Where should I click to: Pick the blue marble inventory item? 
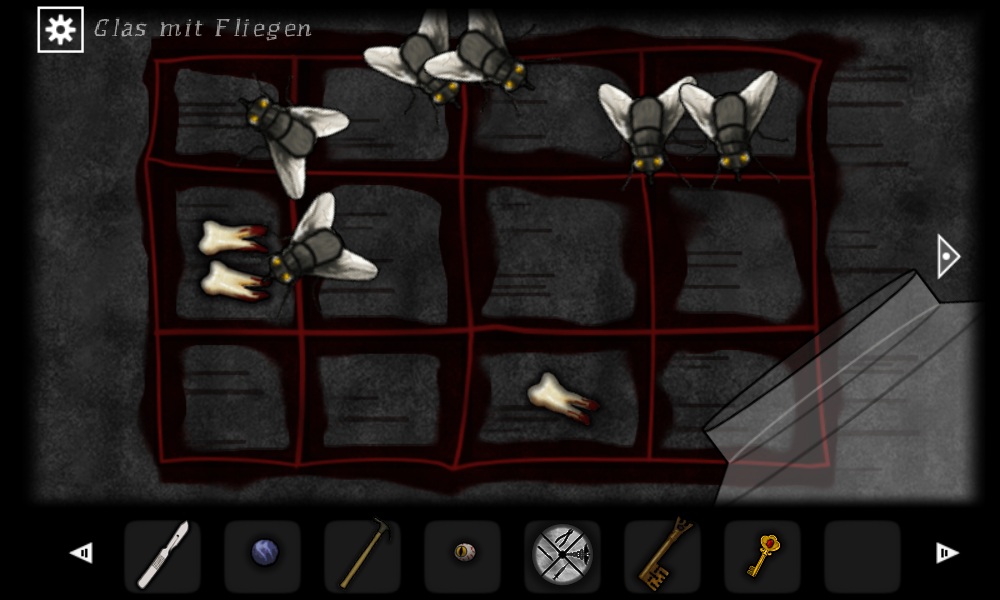tap(263, 553)
